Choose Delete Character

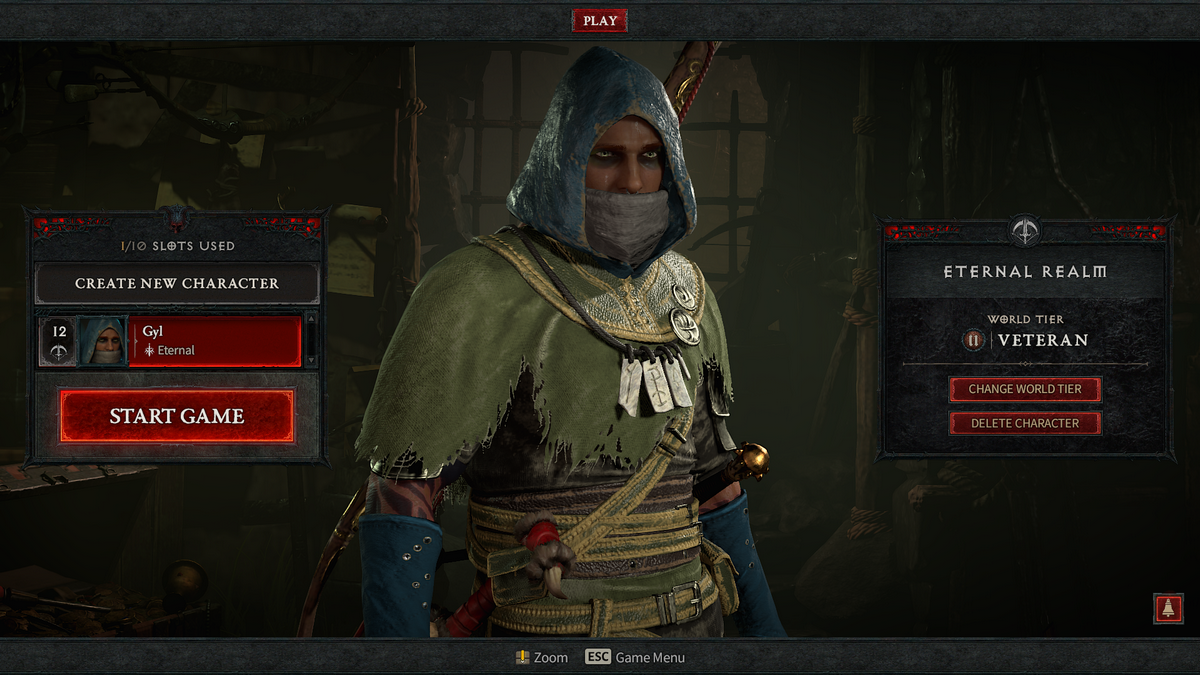point(1025,423)
